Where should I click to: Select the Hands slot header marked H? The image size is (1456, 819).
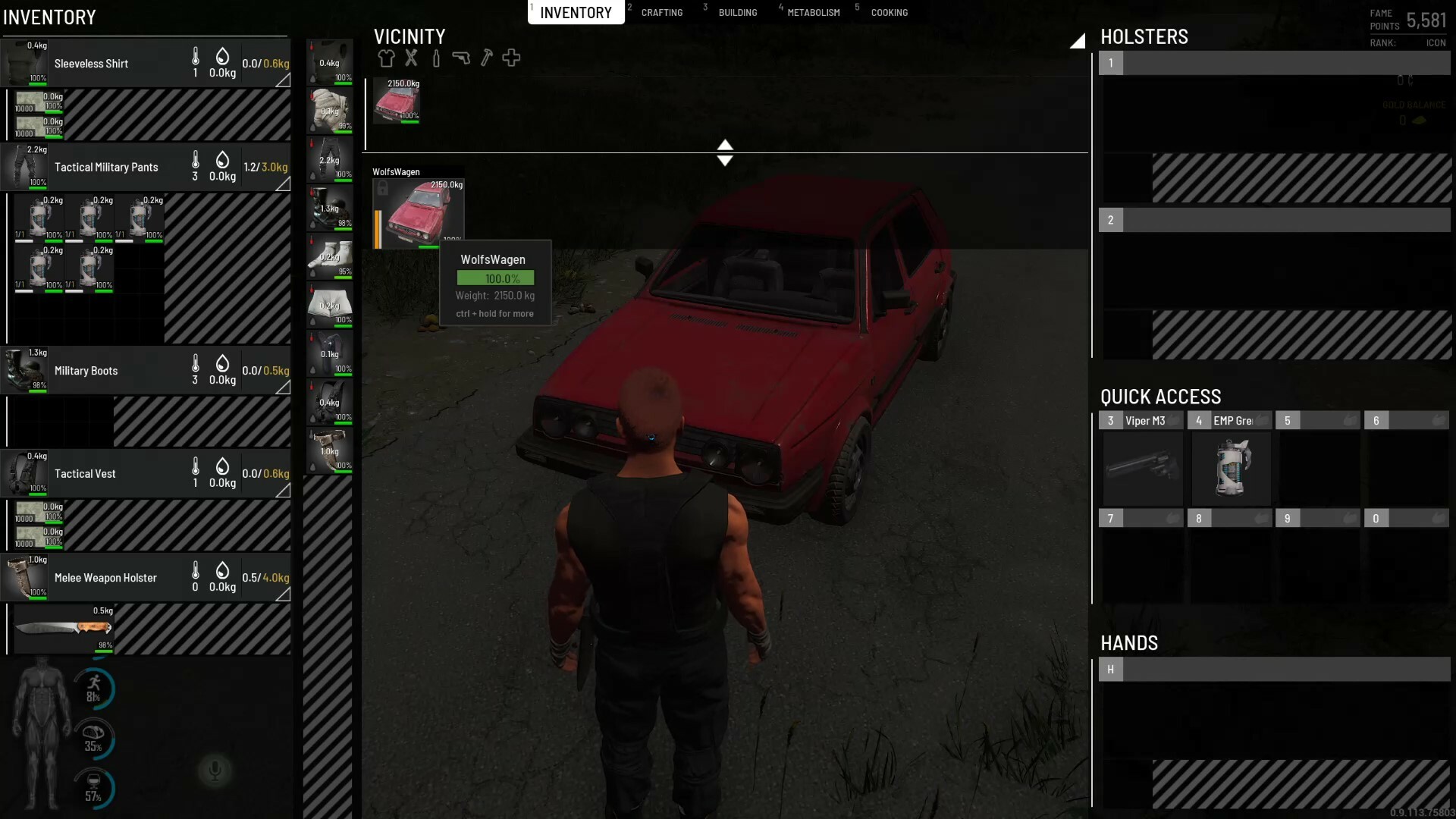pyautogui.click(x=1111, y=669)
